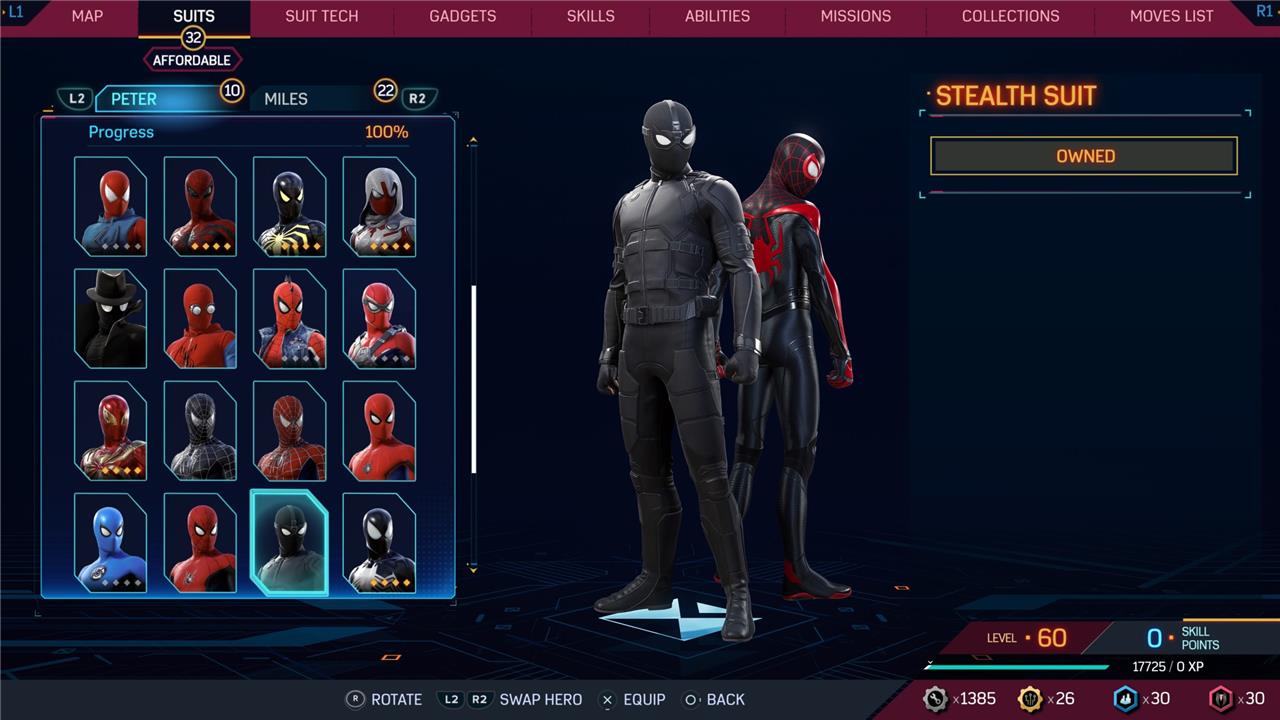
Task: Click the suit list scrollbar
Action: pyautogui.click(x=473, y=380)
